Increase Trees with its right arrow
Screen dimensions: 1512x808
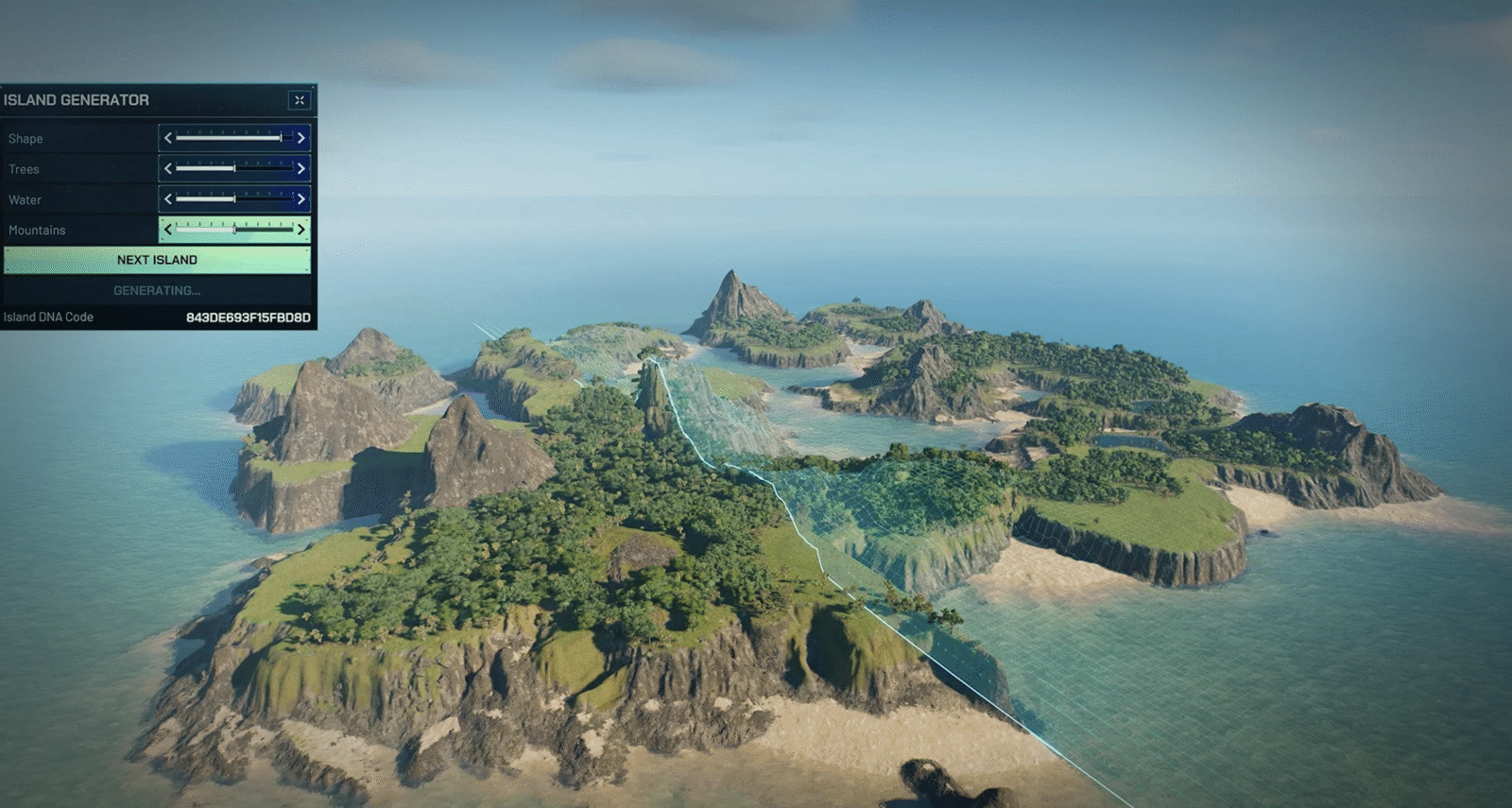click(x=301, y=169)
